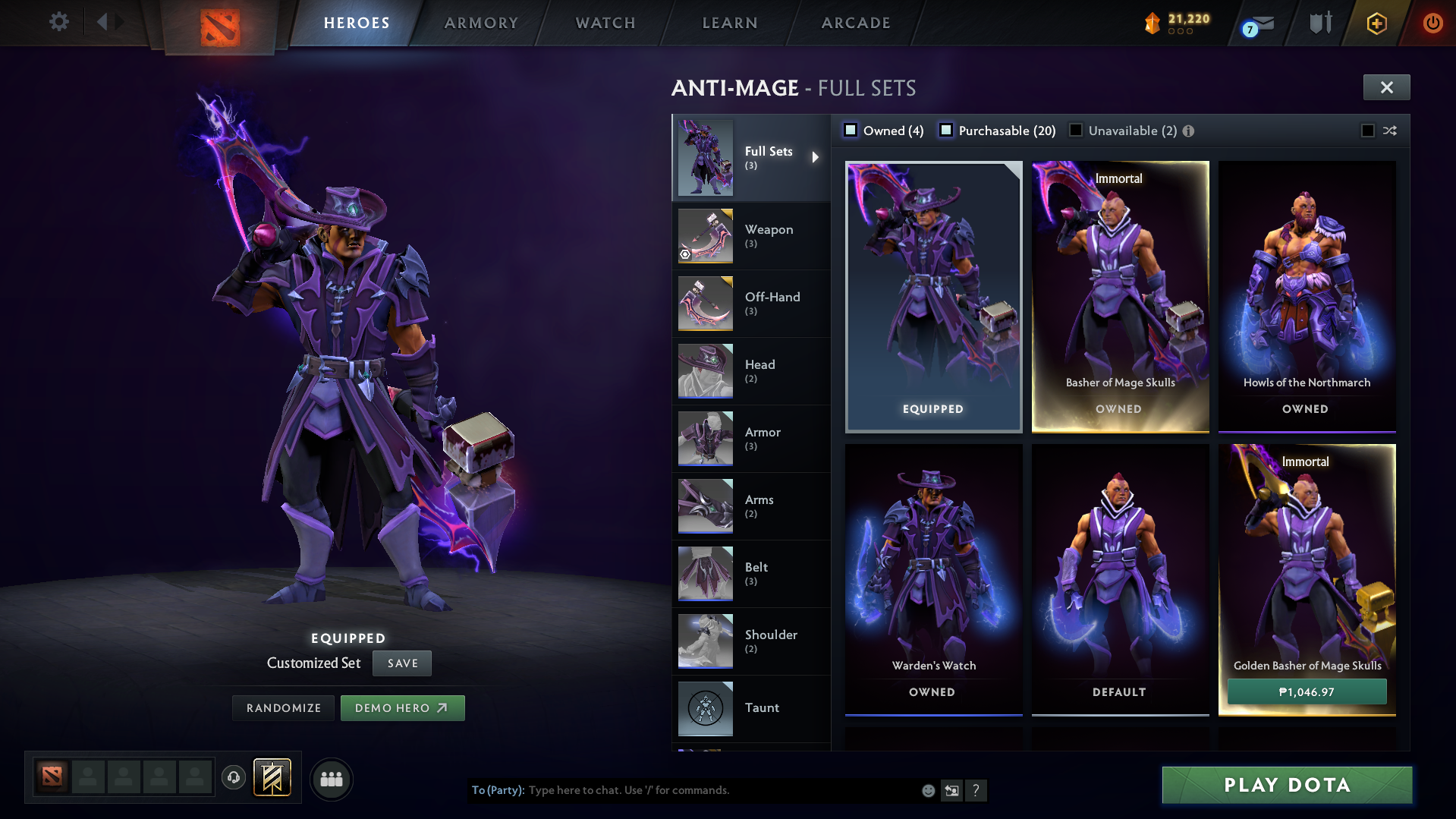Toggle the Purchasable (20) filter checkbox
The width and height of the screenshot is (1456, 819).
pyautogui.click(x=946, y=130)
